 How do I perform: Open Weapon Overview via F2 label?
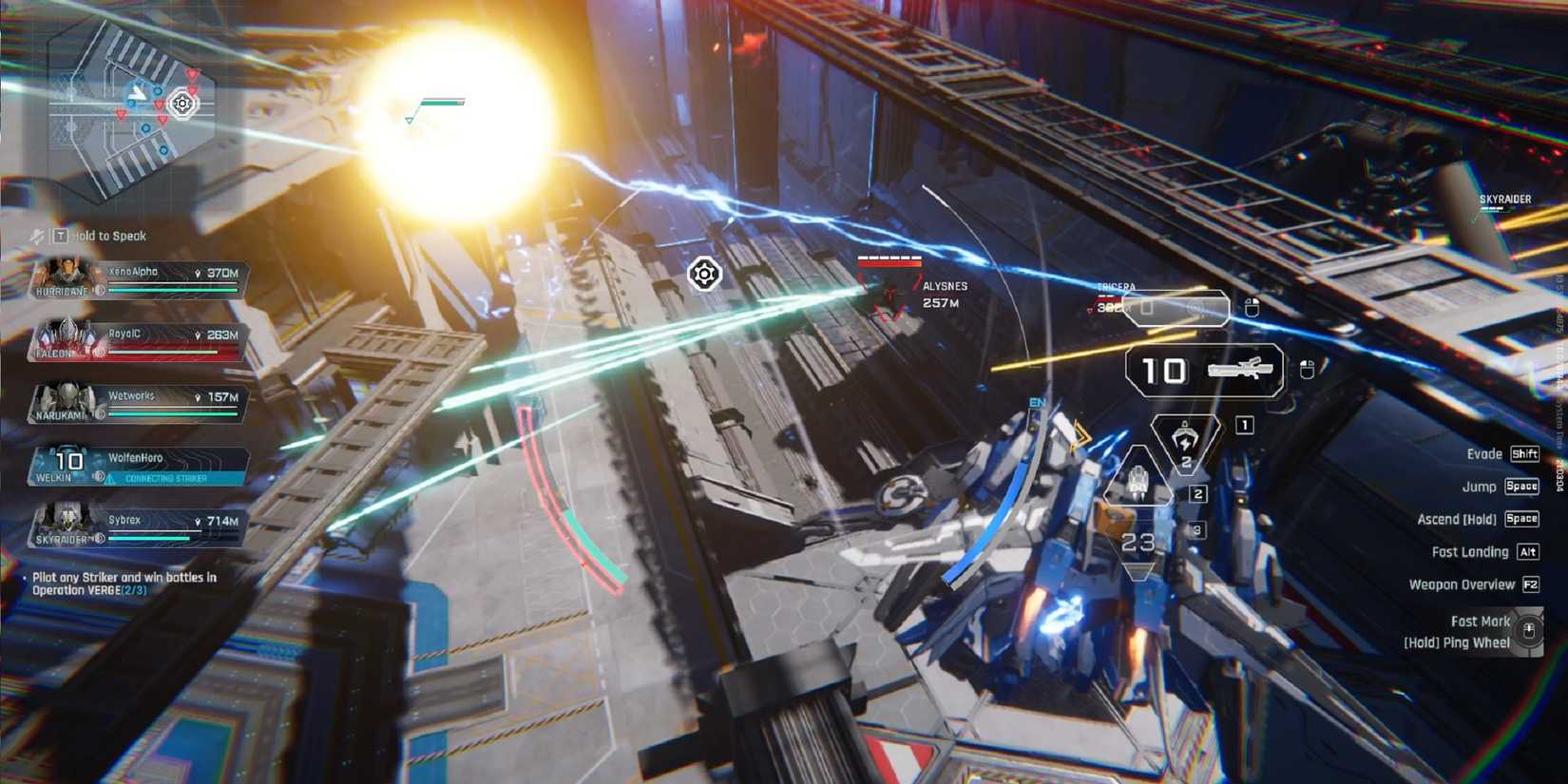tap(1530, 584)
